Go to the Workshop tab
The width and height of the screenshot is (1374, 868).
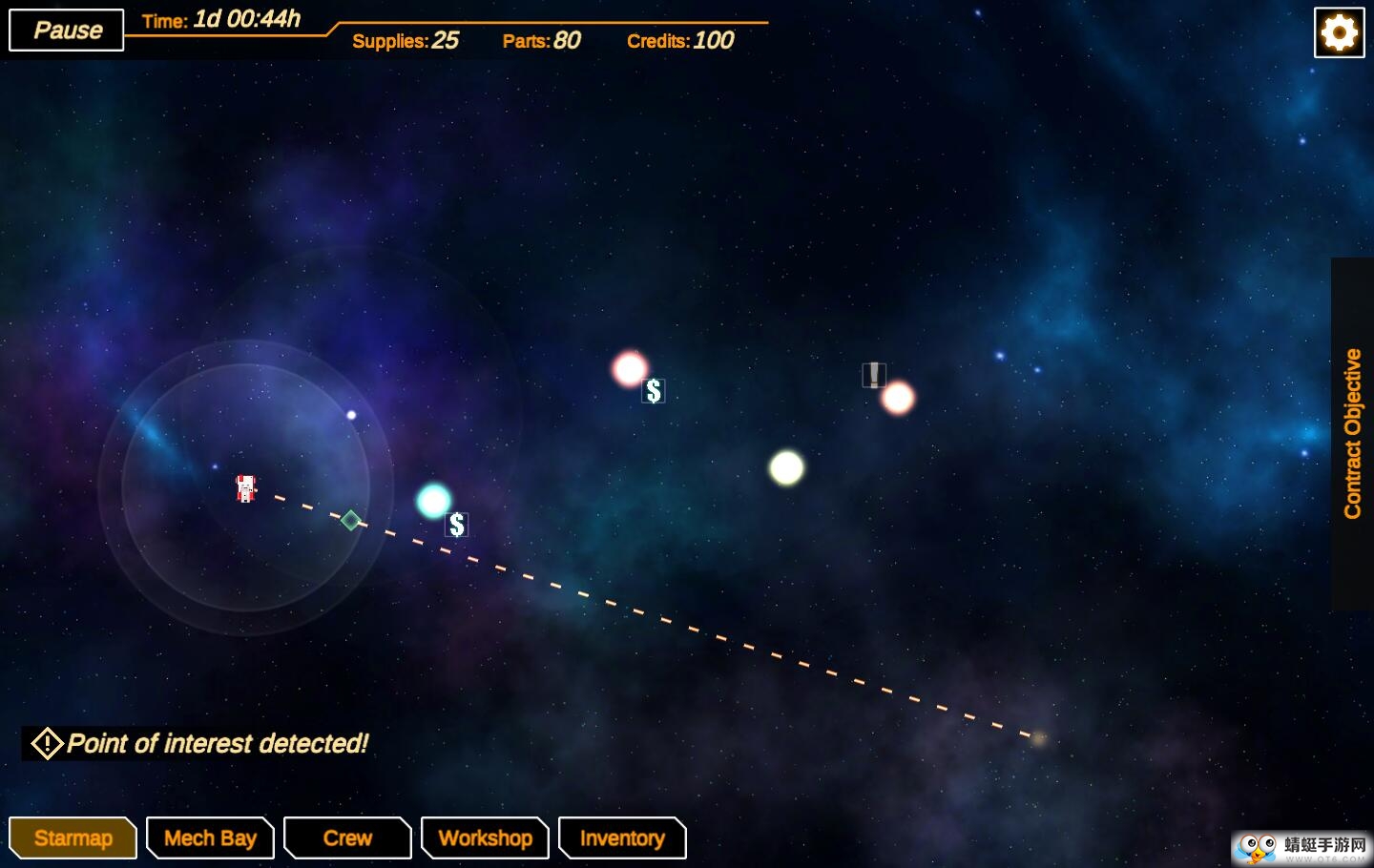click(485, 838)
